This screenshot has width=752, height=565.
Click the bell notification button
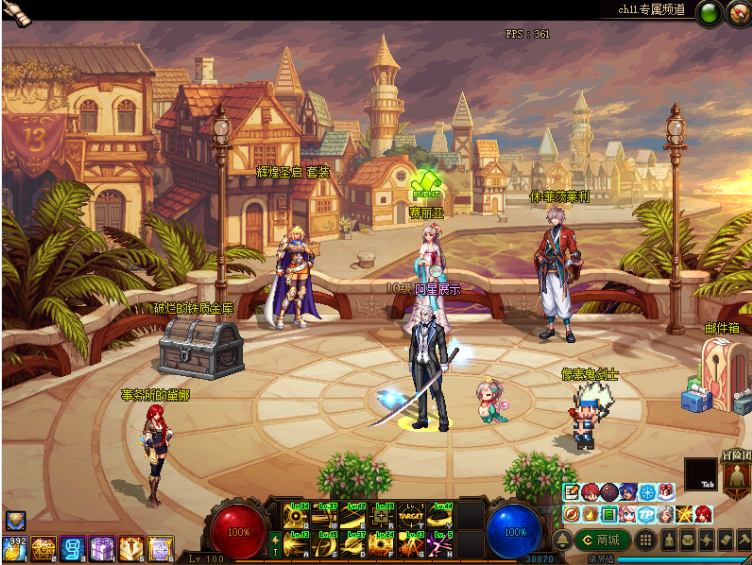561,541
